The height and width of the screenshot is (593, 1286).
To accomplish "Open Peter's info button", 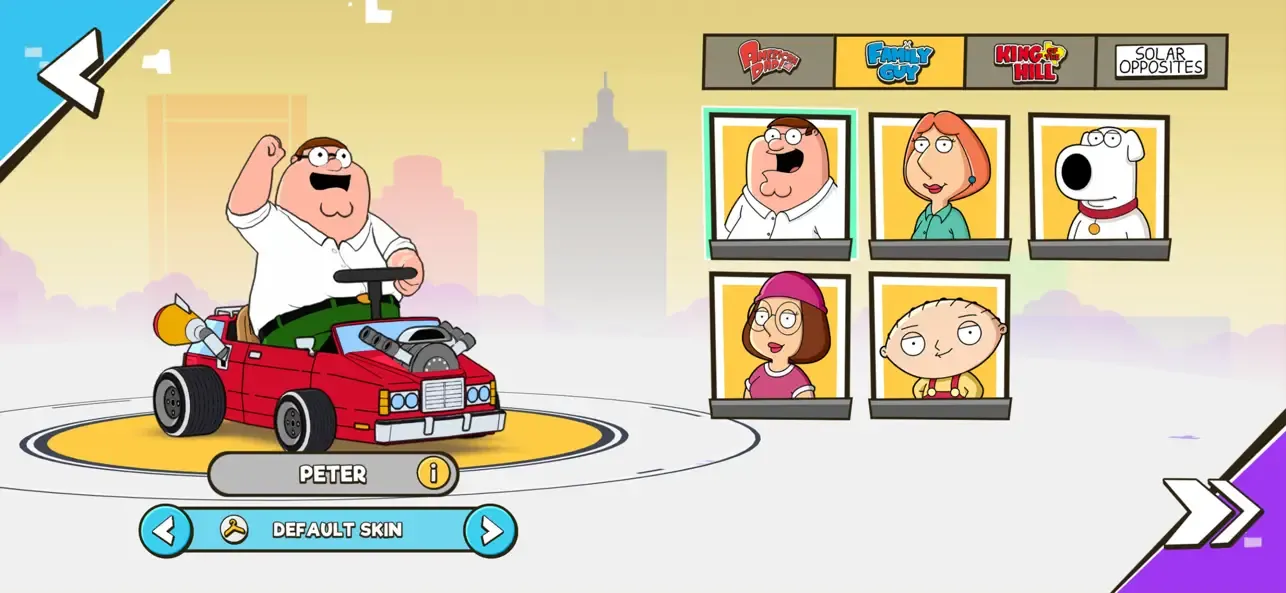I will pos(433,473).
